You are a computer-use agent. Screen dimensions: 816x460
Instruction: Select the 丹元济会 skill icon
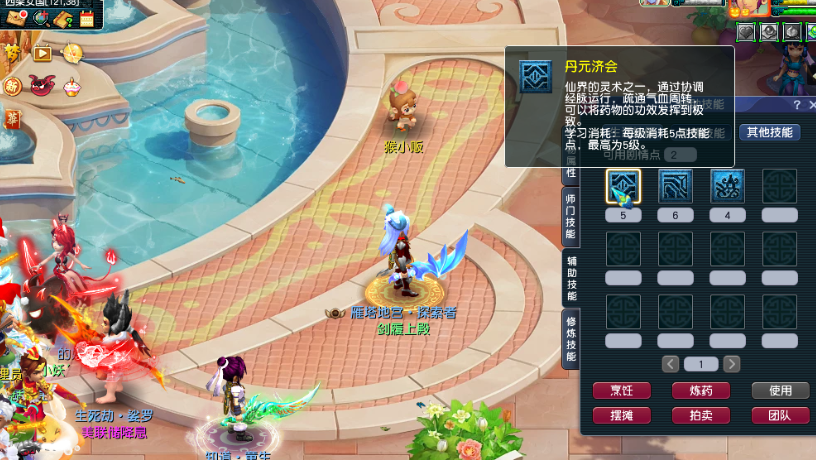point(624,187)
